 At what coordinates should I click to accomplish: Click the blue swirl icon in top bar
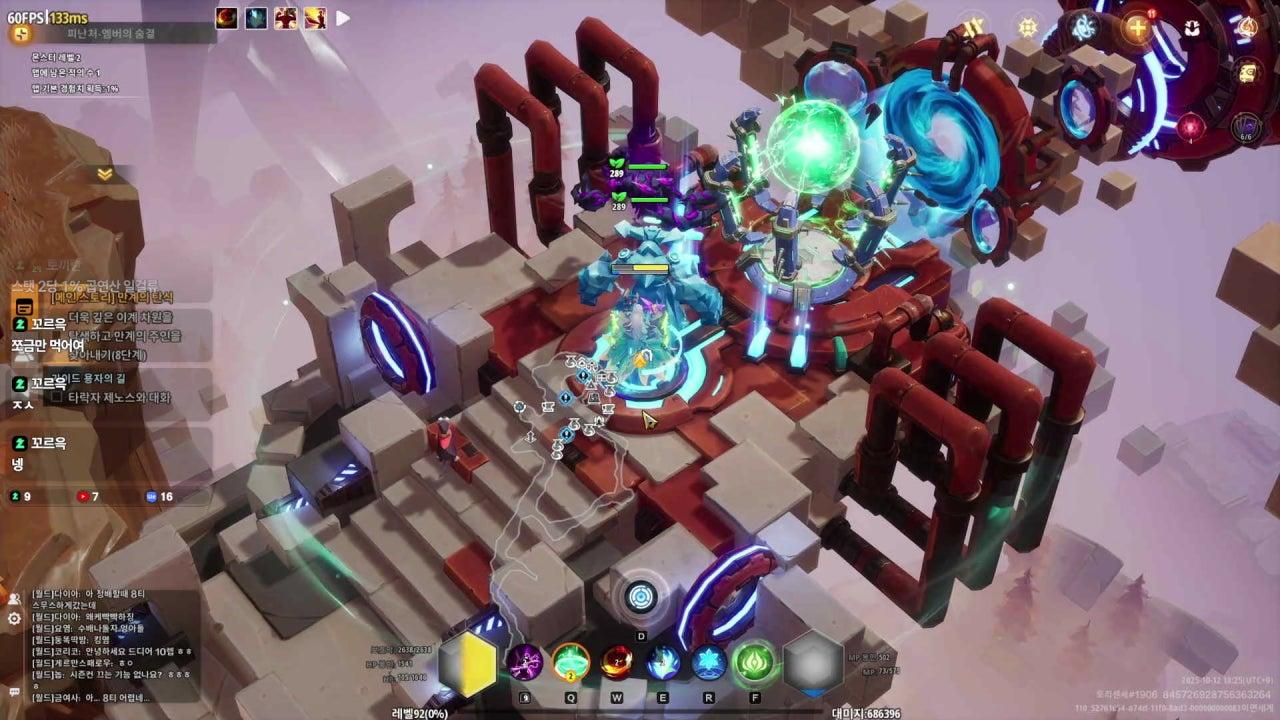click(x=1083, y=28)
